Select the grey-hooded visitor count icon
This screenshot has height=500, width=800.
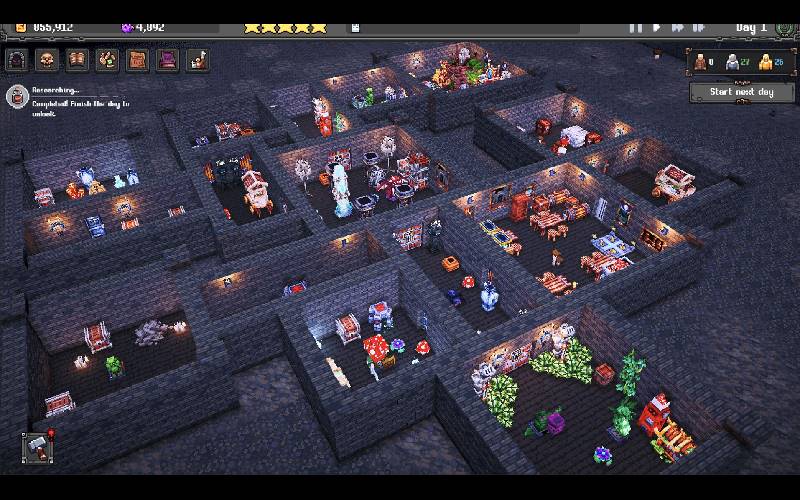pyautogui.click(x=733, y=62)
